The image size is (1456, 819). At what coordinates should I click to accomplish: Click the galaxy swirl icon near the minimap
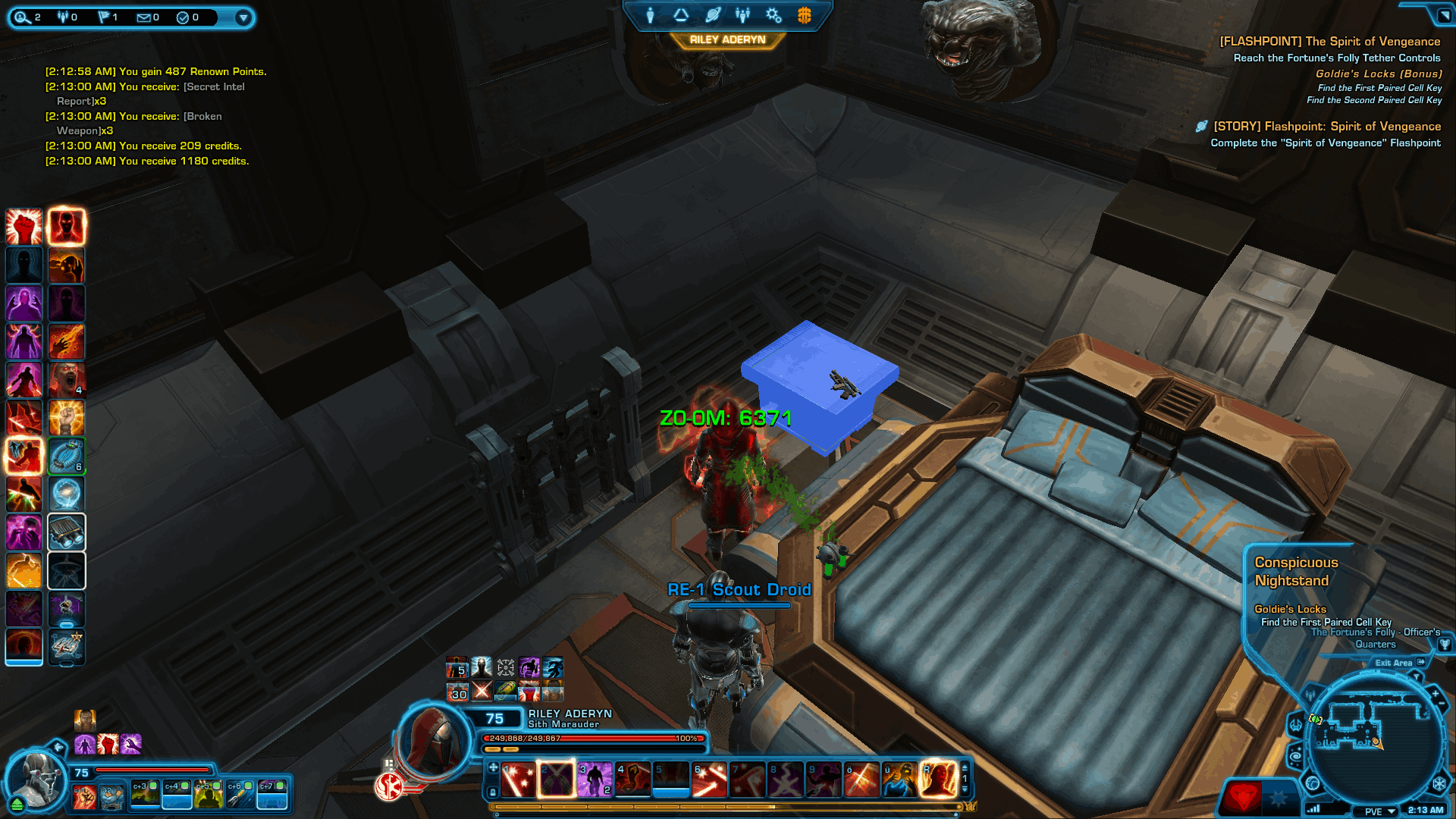click(x=1295, y=755)
